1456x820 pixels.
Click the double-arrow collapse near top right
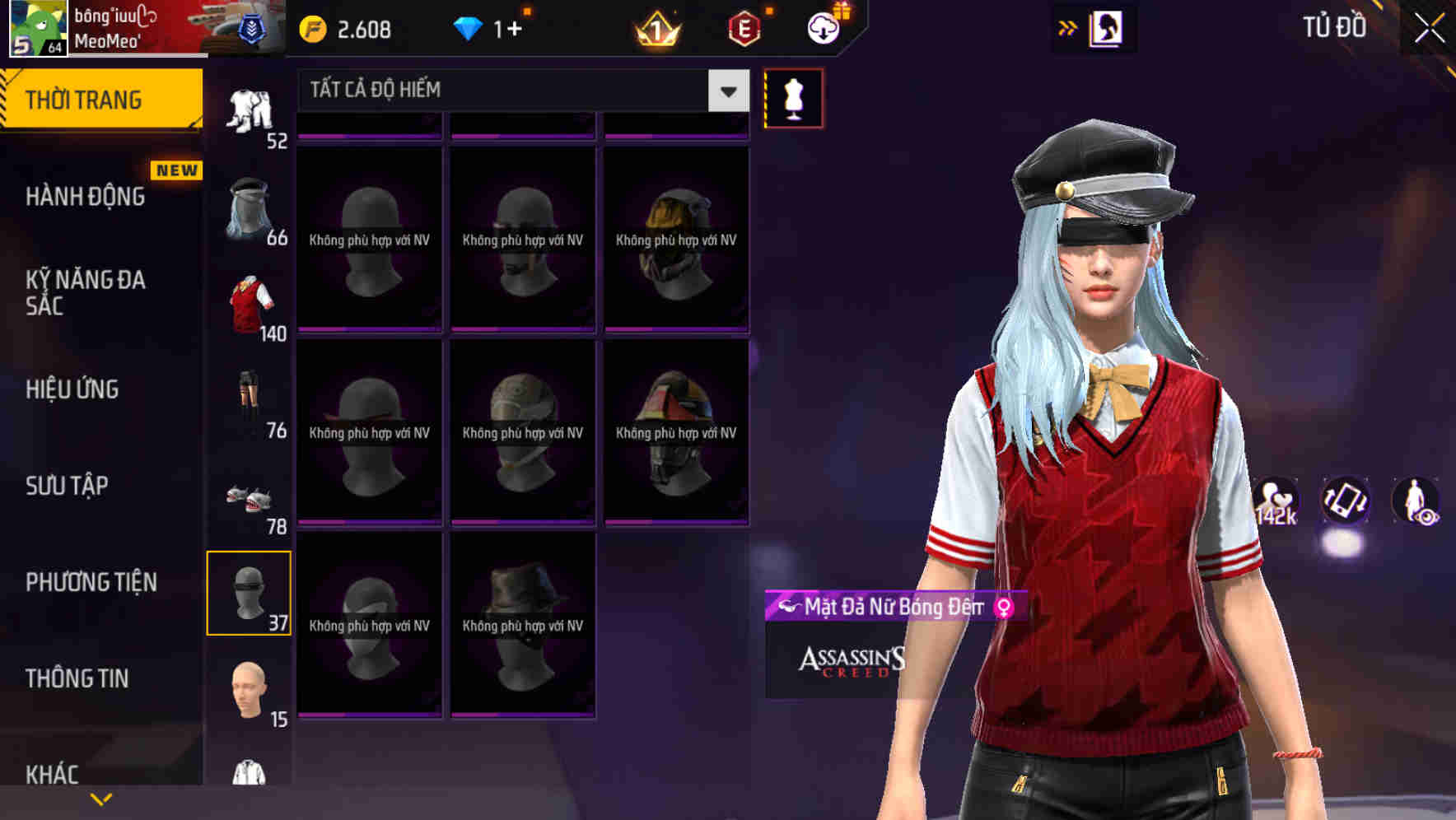1068,26
